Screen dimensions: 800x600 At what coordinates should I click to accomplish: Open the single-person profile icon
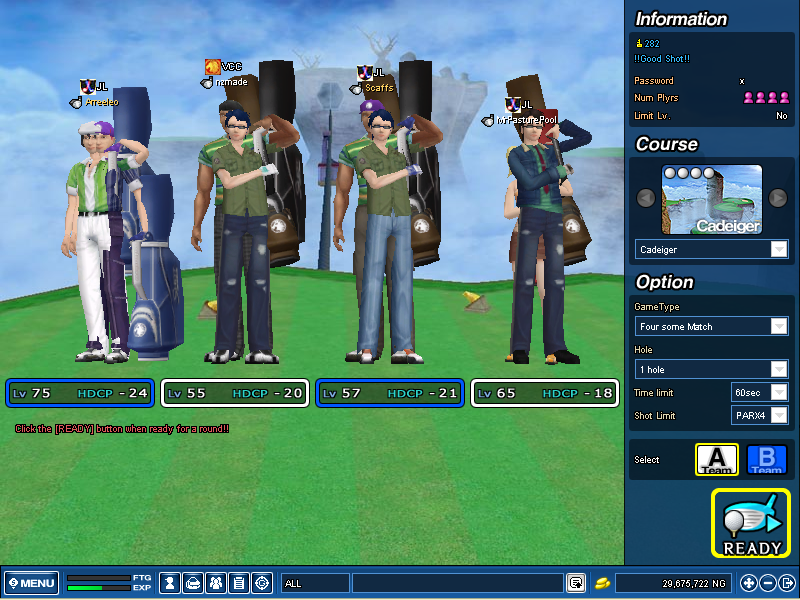point(171,583)
